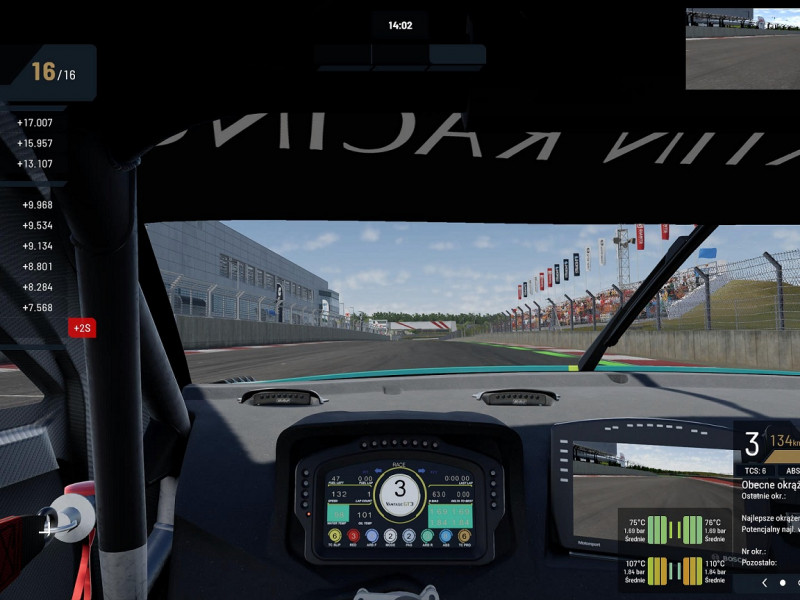Click the virtual rear-view mirror preview
This screenshot has height=600, width=800.
point(742,35)
